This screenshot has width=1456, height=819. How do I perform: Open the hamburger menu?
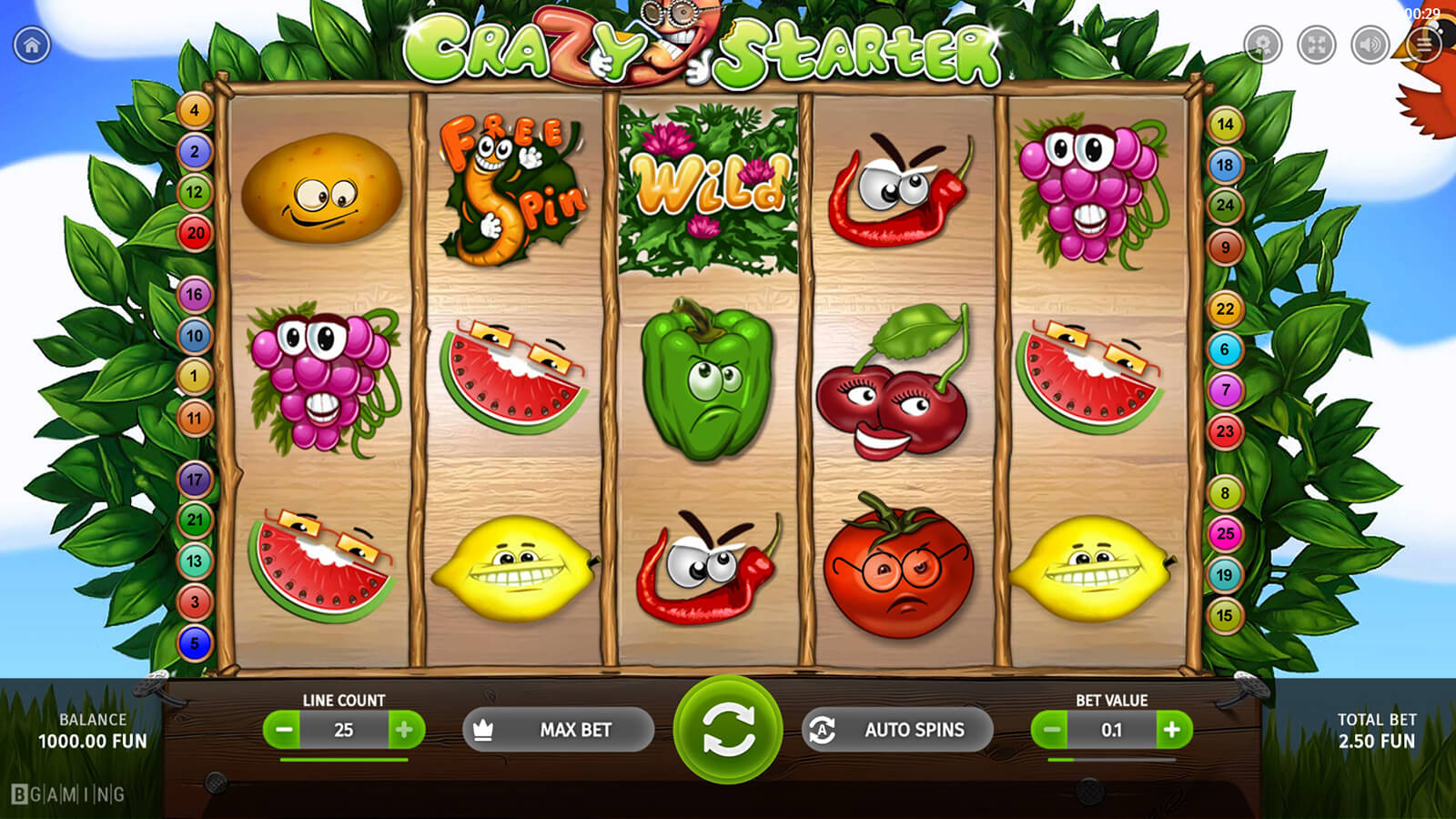pyautogui.click(x=1423, y=45)
